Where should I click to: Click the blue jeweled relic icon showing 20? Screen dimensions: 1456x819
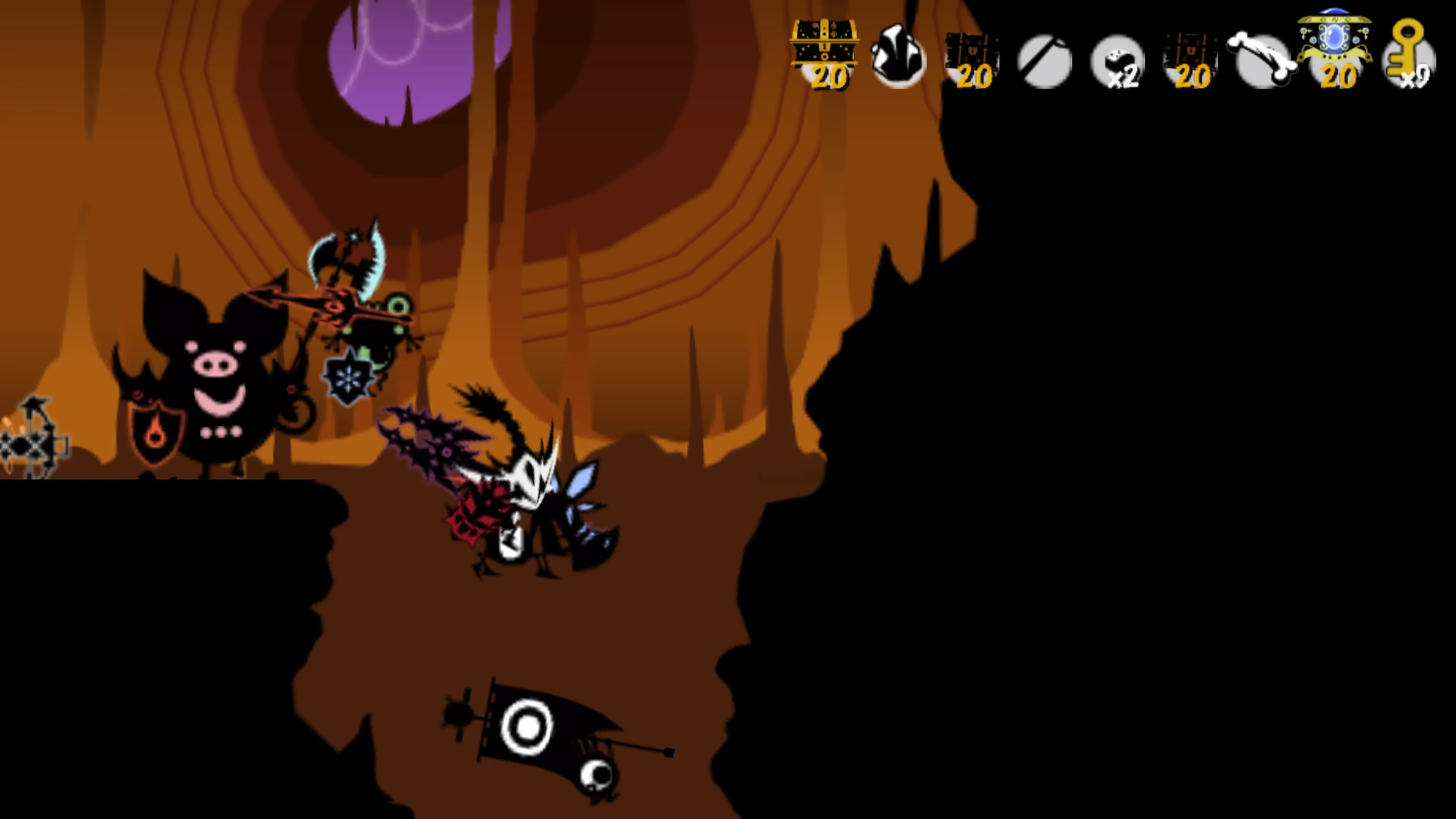coord(1337,45)
